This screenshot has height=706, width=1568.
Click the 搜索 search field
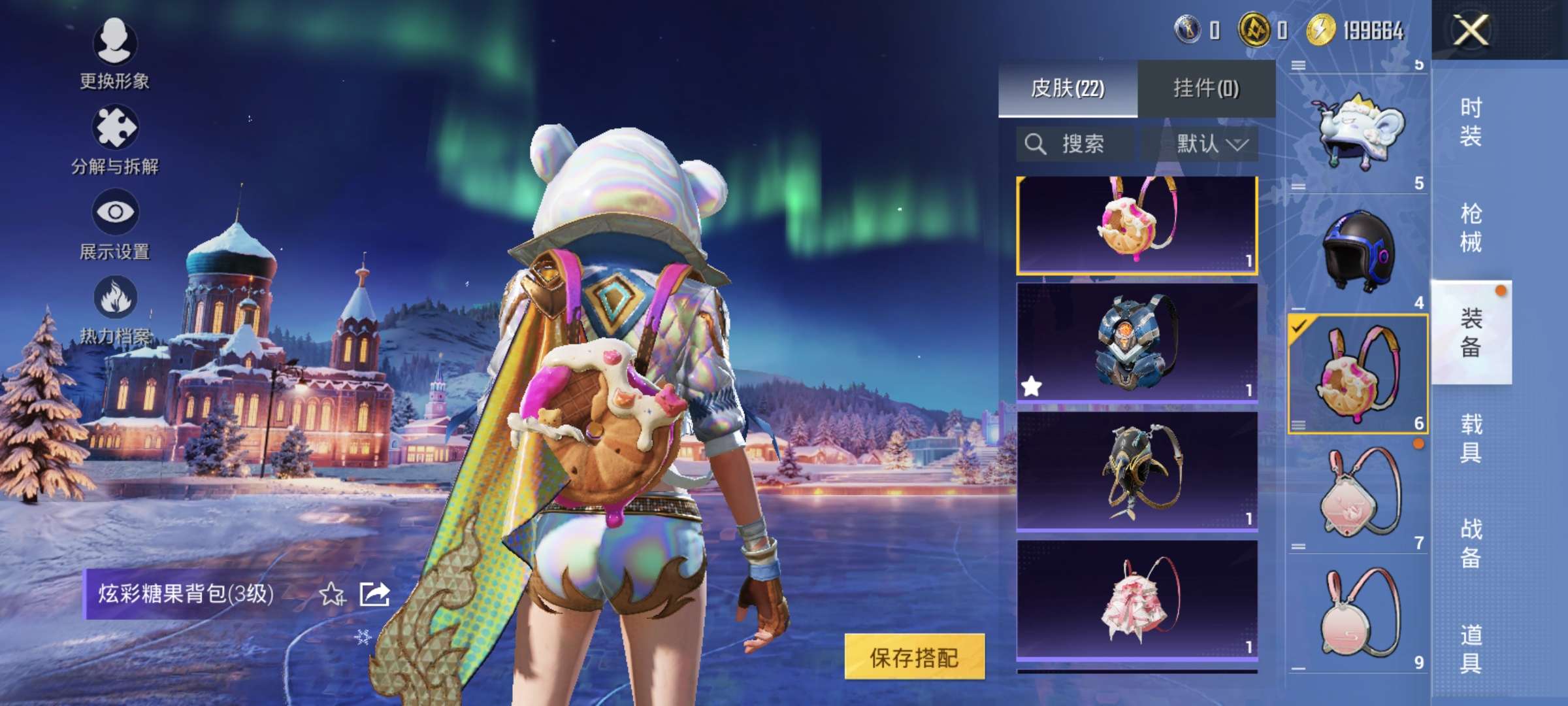pyautogui.click(x=1075, y=144)
